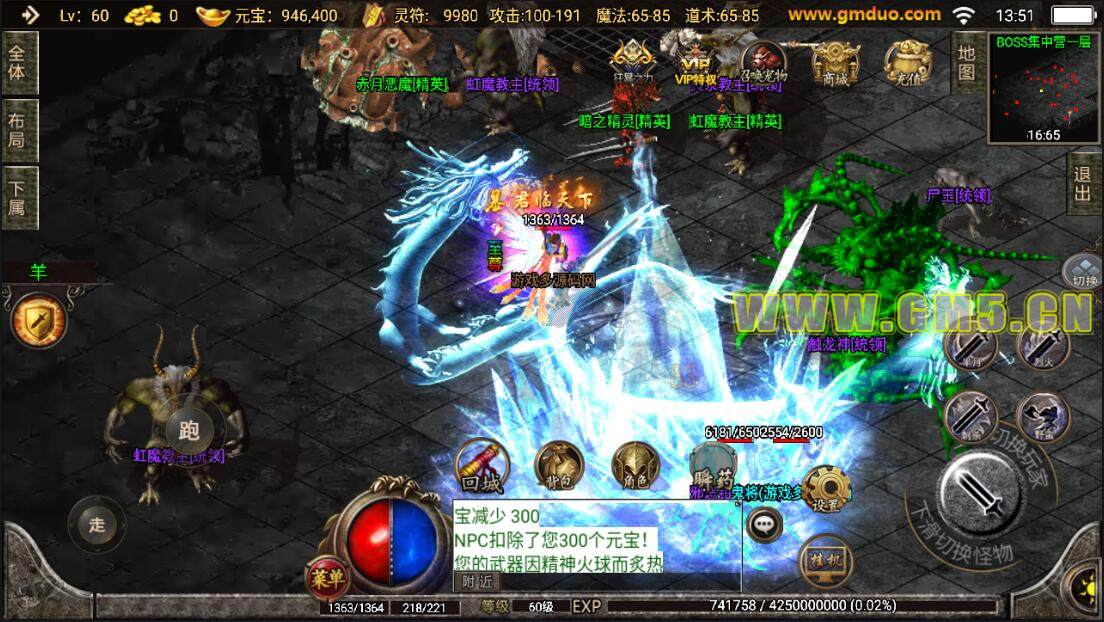Tap the 召唤宠物 summon pet icon

(x=764, y=62)
